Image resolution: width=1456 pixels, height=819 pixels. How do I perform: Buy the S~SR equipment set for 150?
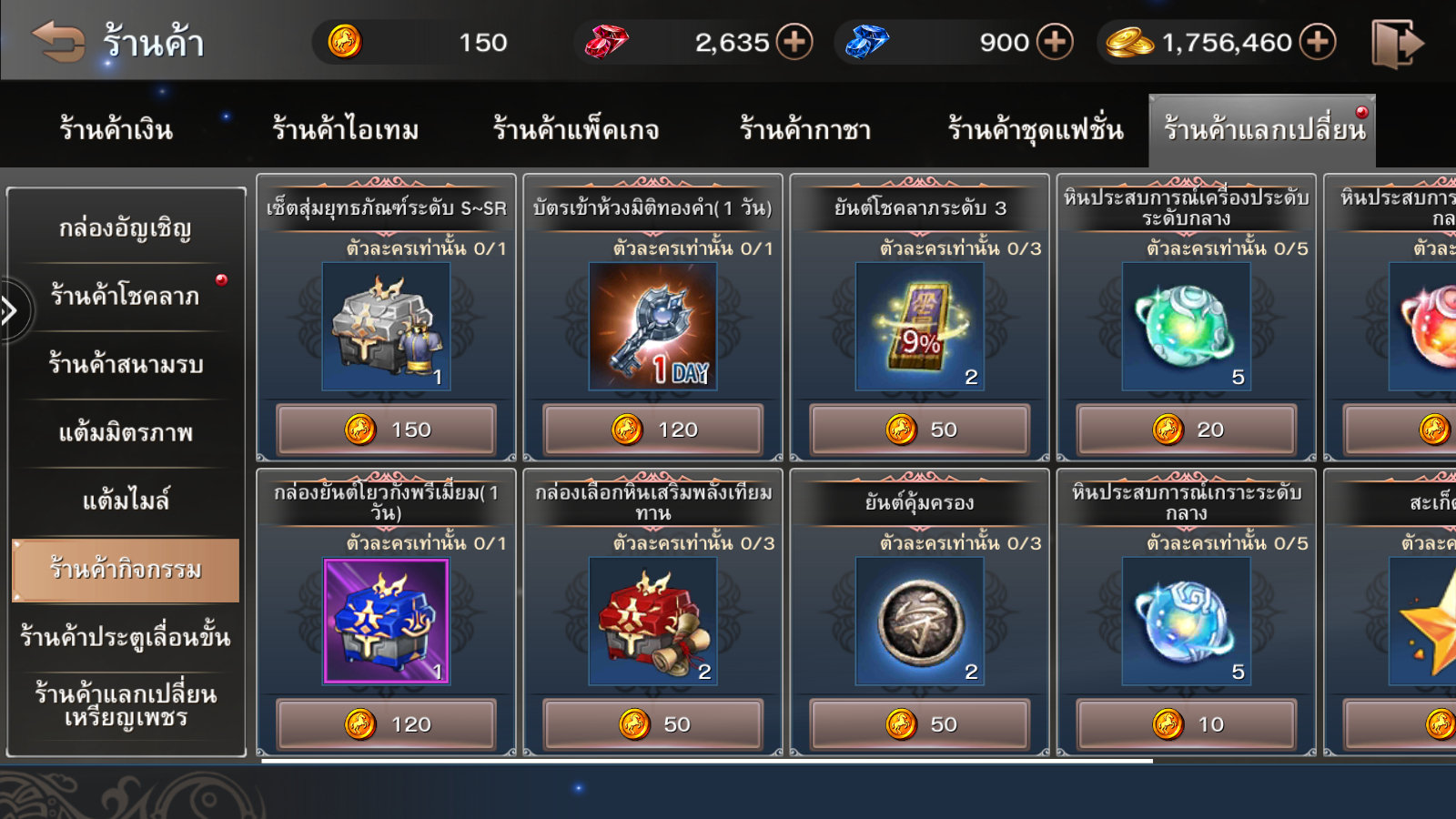click(x=387, y=430)
